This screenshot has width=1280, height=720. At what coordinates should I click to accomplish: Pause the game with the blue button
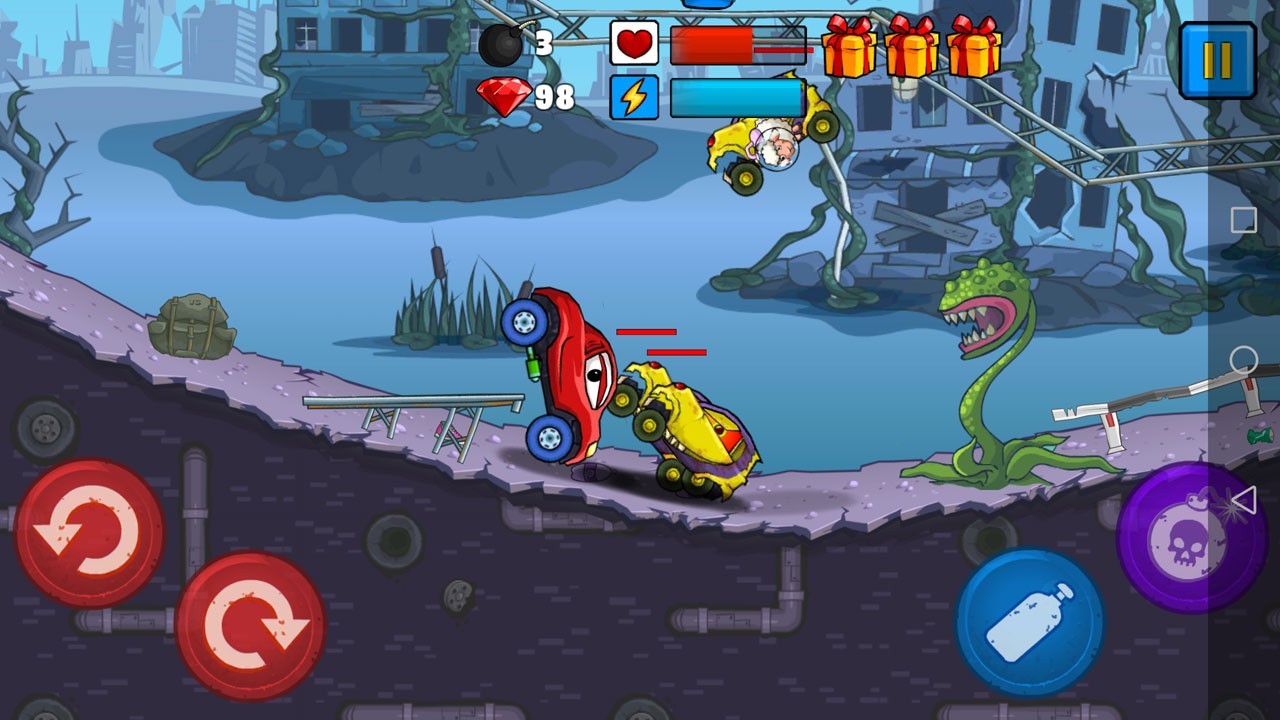tap(1217, 61)
